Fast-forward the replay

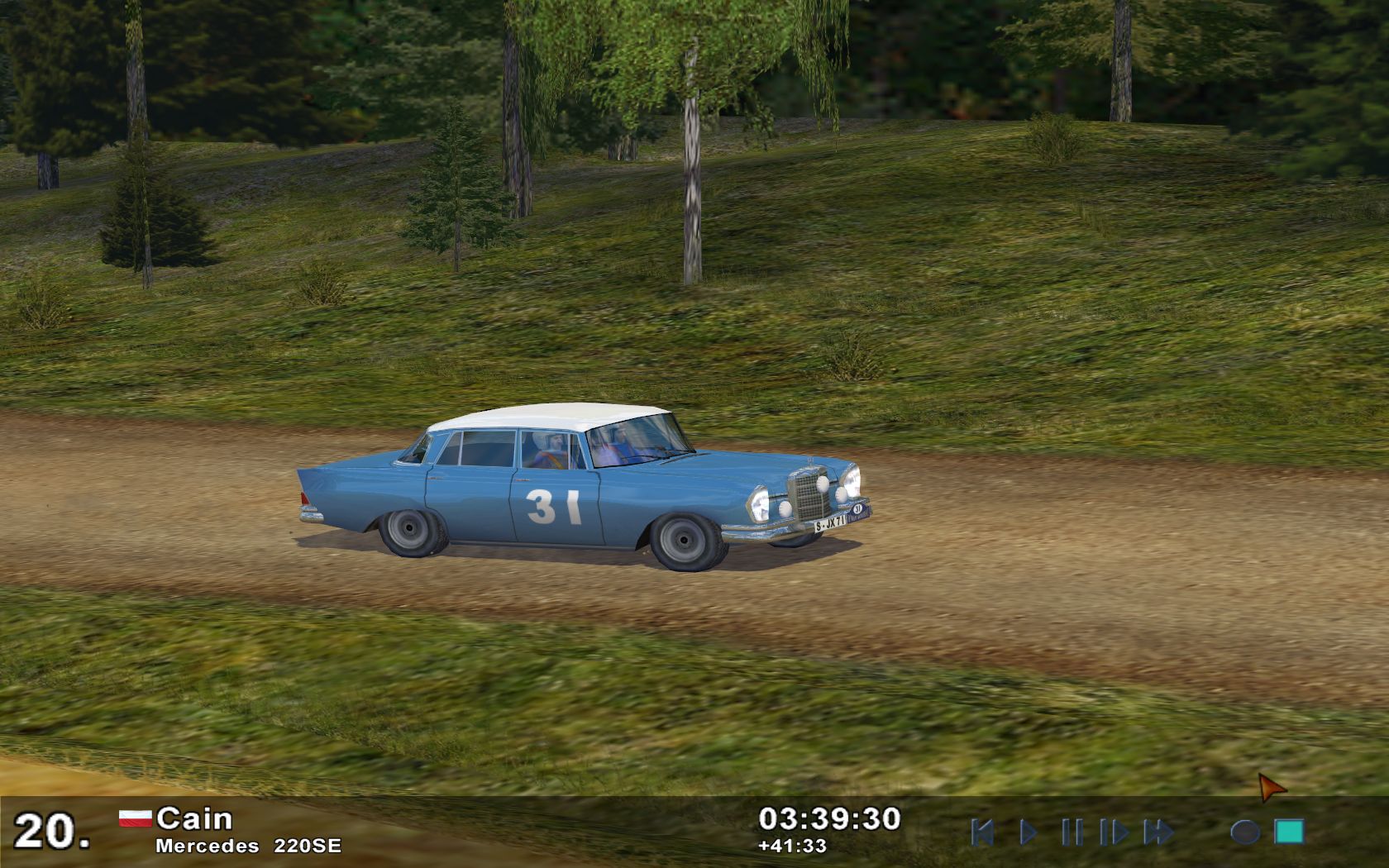click(1158, 832)
